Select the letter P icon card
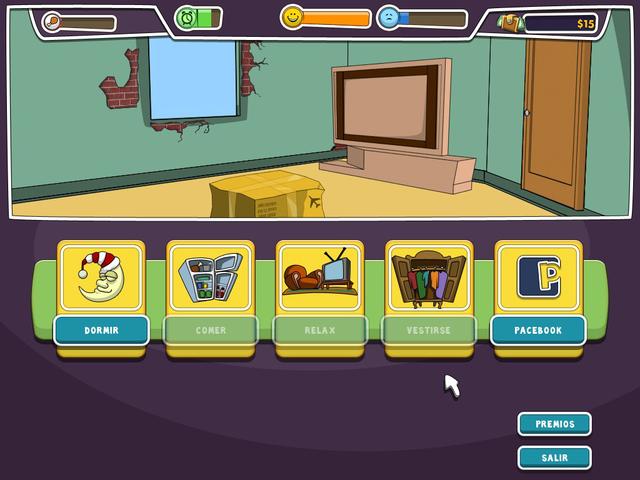 point(539,276)
